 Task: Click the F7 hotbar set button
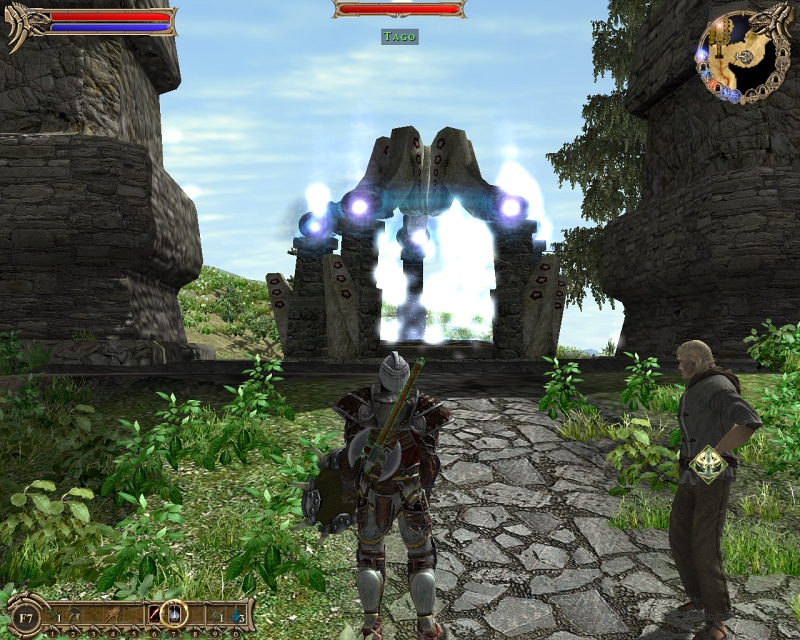pos(25,618)
